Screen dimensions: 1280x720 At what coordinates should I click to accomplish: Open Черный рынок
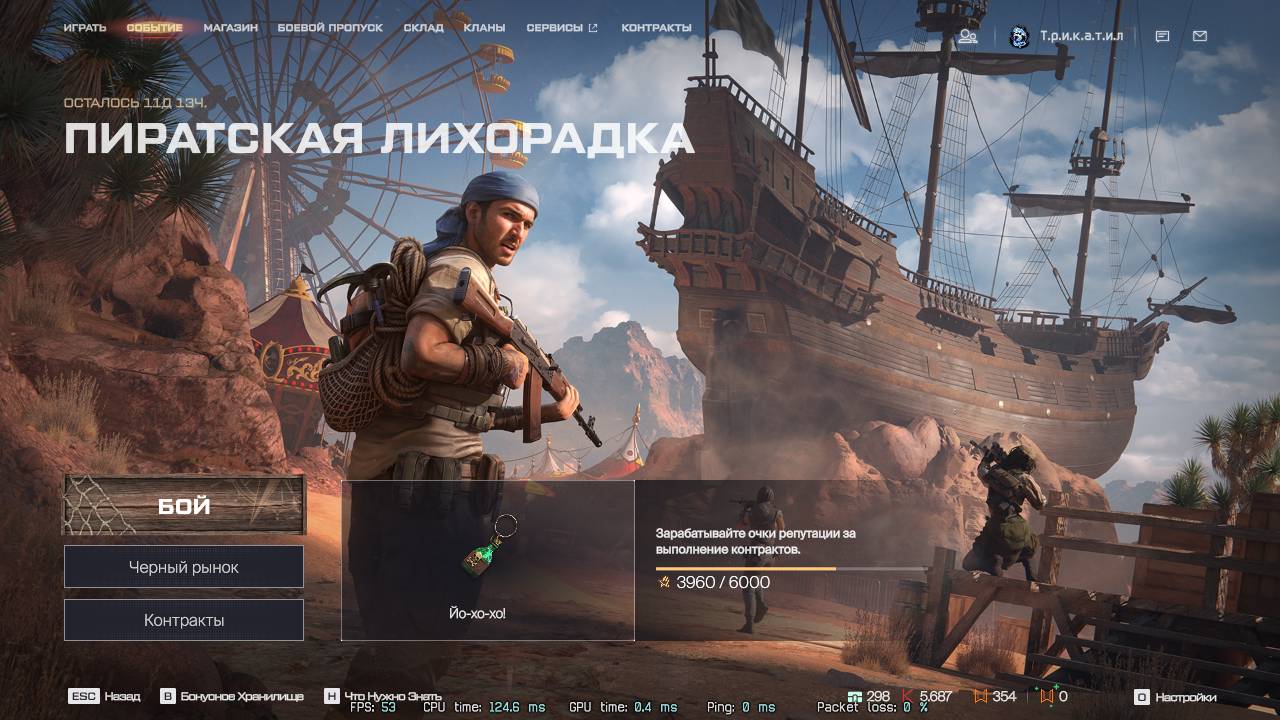point(183,566)
